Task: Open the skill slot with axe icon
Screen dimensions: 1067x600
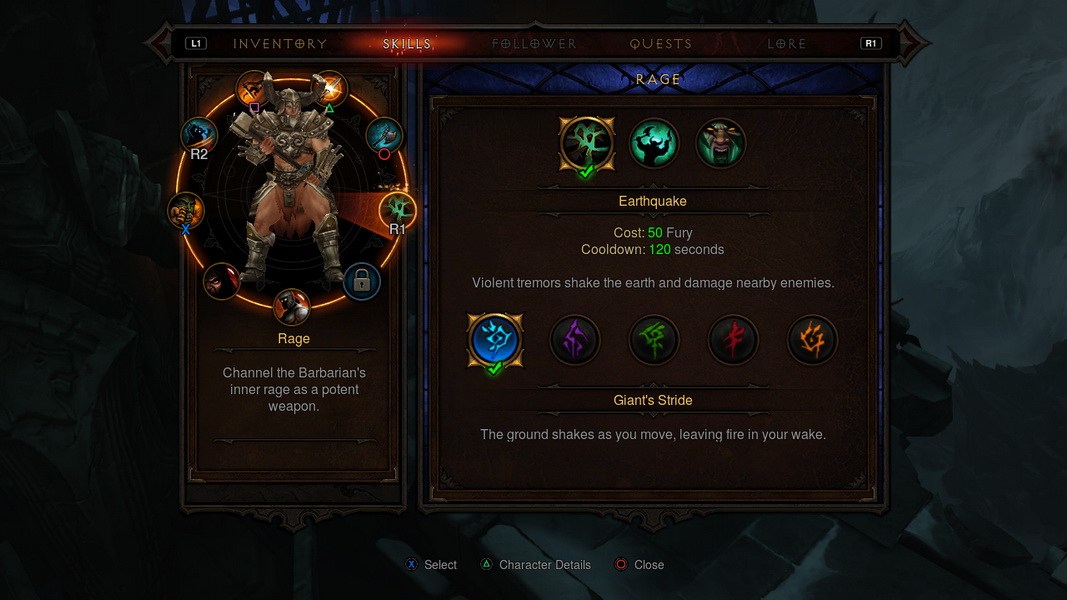Action: tap(384, 135)
